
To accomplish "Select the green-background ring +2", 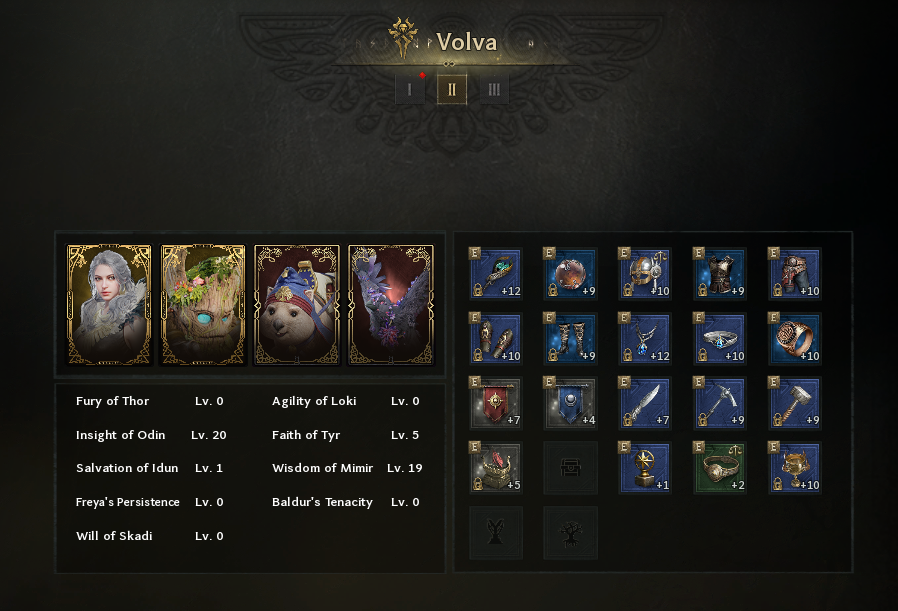I will click(x=720, y=468).
